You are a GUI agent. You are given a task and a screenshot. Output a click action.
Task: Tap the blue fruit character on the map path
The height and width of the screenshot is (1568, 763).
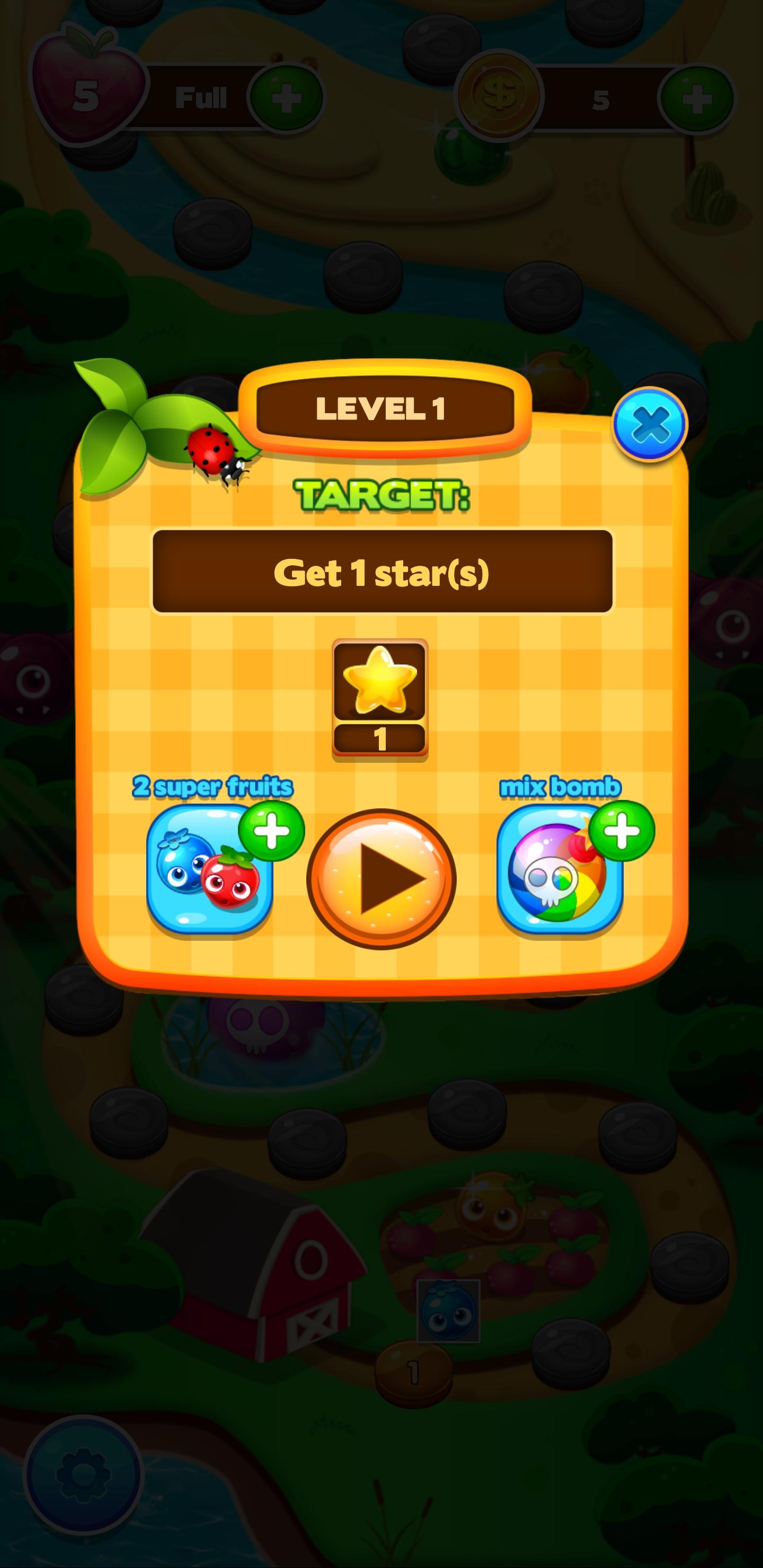point(448,1308)
